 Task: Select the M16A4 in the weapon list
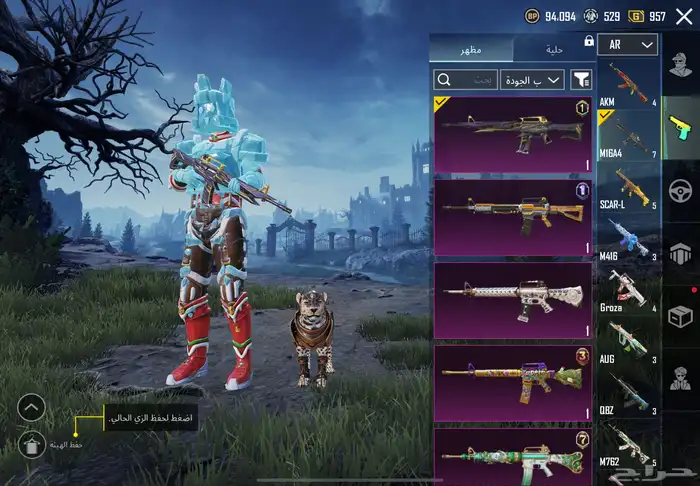pyautogui.click(x=627, y=135)
